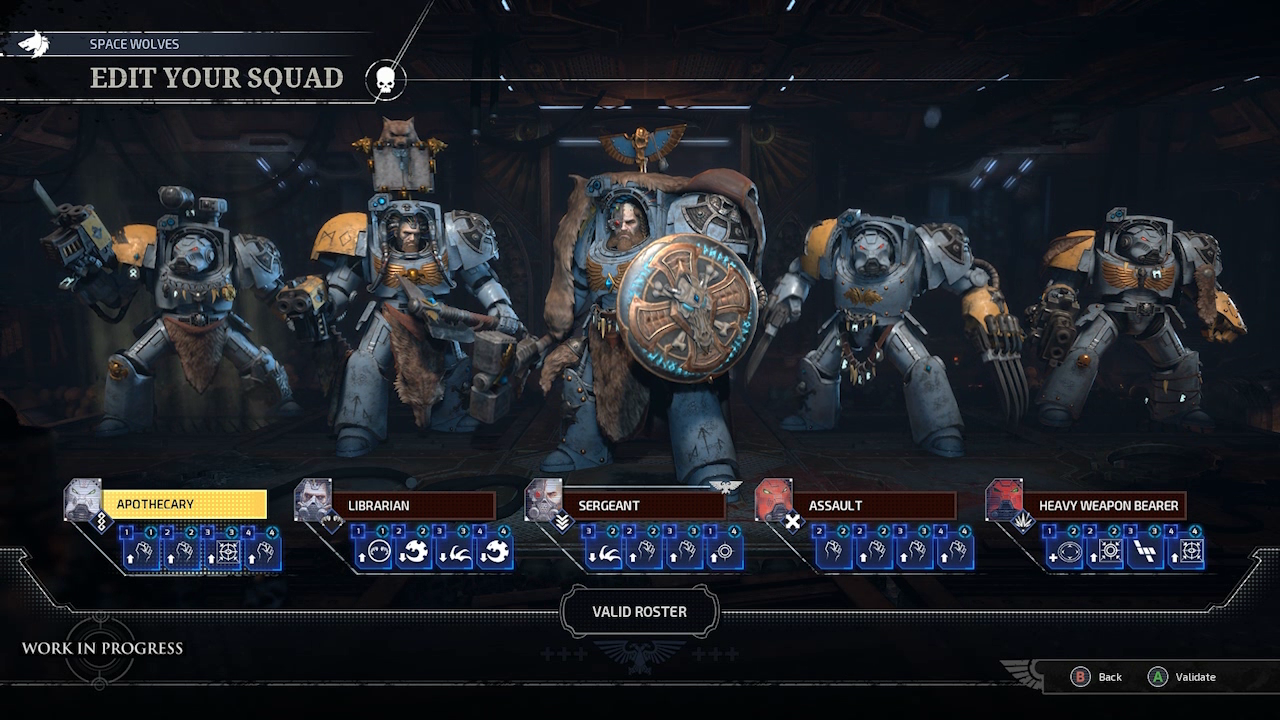Viewport: 1280px width, 720px height.
Task: Click the red Assault helmet portrait
Action: pyautogui.click(x=773, y=499)
